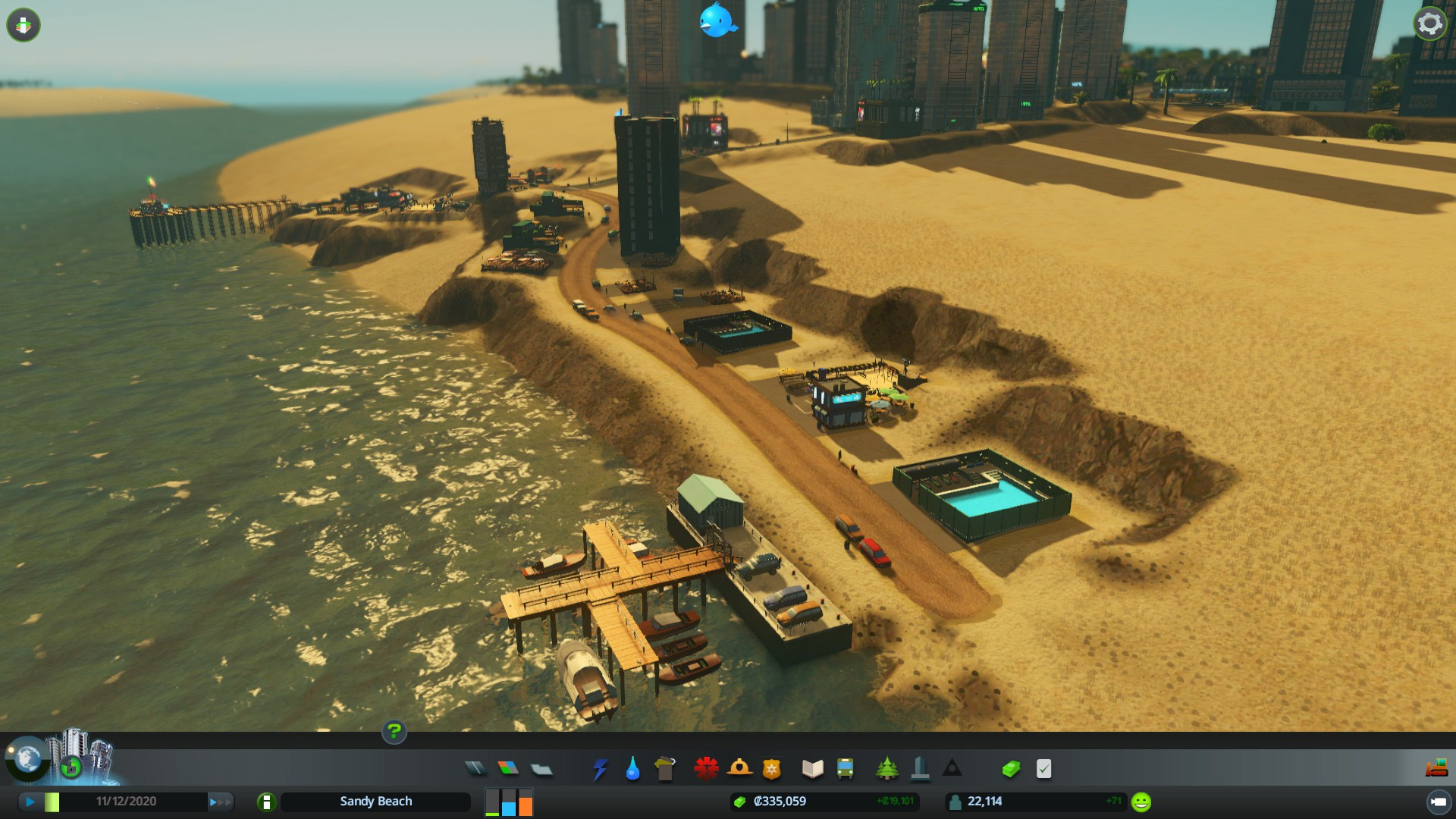Open the water droplet services menu

tap(632, 769)
